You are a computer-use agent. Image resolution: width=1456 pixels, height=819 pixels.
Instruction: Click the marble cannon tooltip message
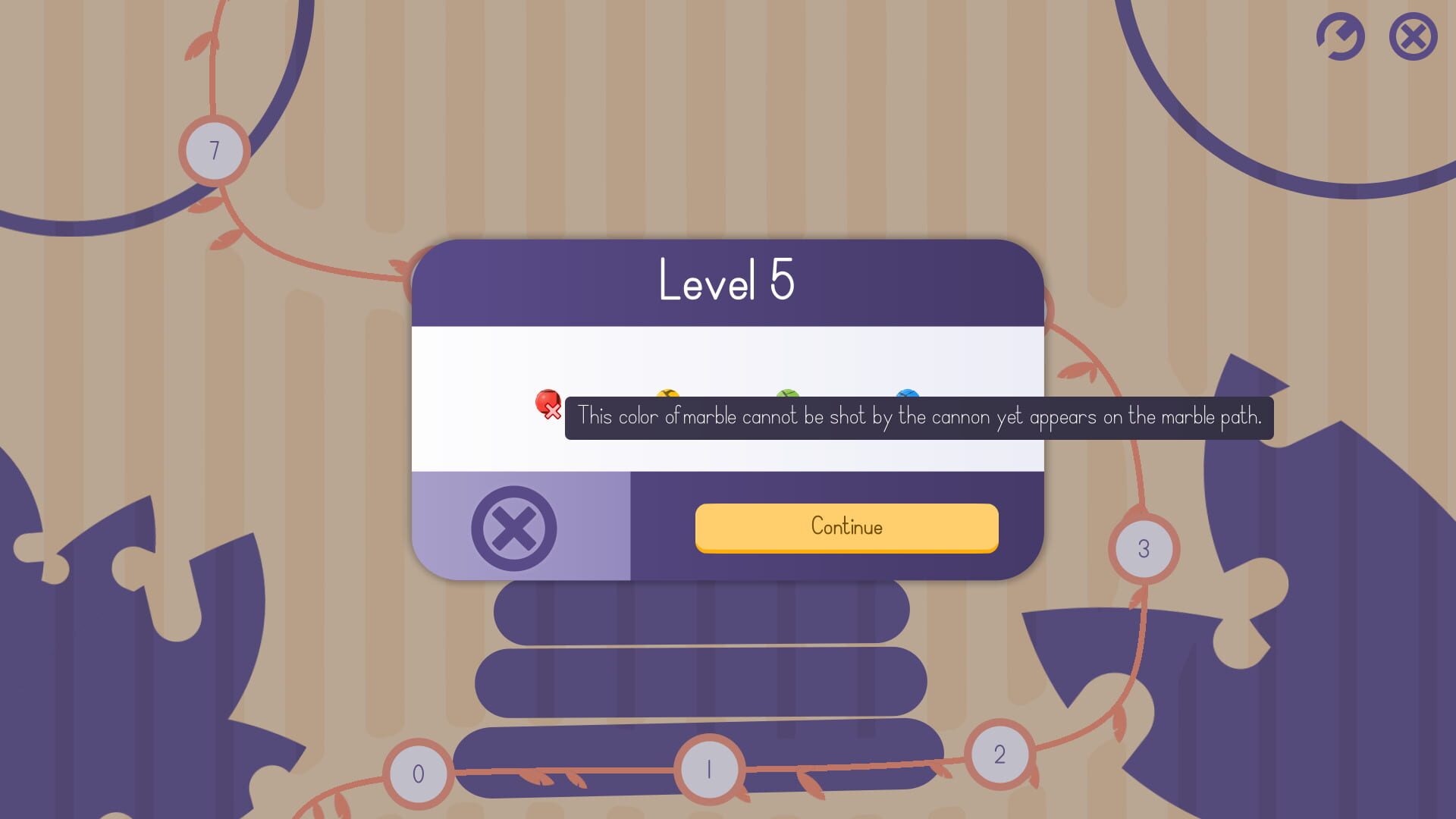coord(920,416)
